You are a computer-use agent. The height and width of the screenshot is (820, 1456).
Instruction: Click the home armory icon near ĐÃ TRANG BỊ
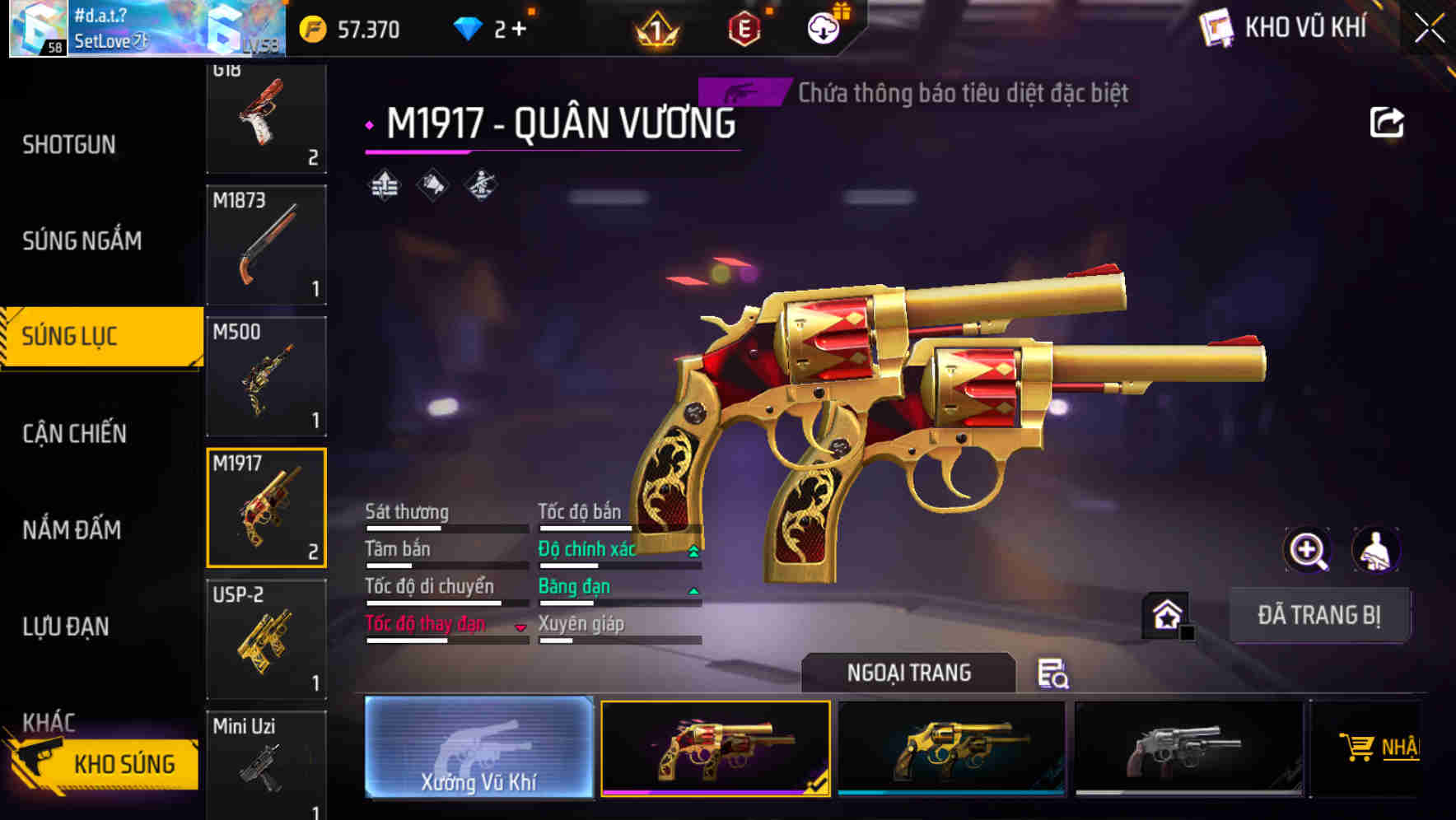coord(1164,614)
